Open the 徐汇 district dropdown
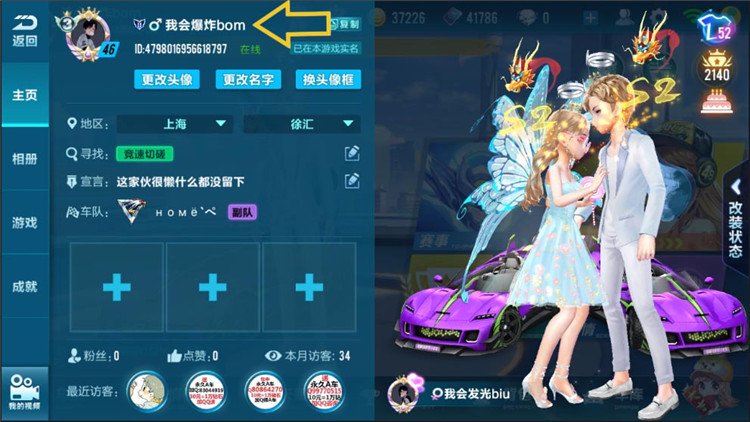 tap(301, 124)
